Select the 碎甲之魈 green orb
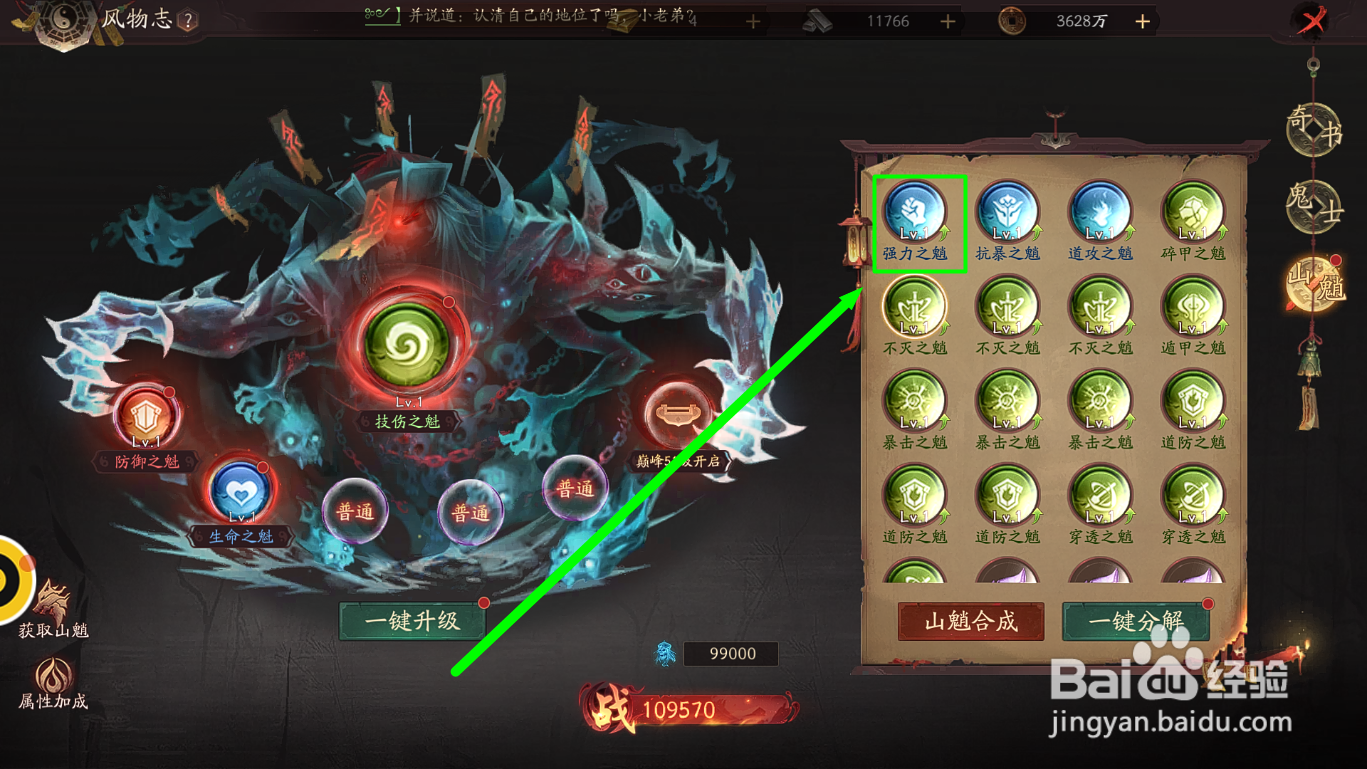1367x769 pixels. (1192, 213)
